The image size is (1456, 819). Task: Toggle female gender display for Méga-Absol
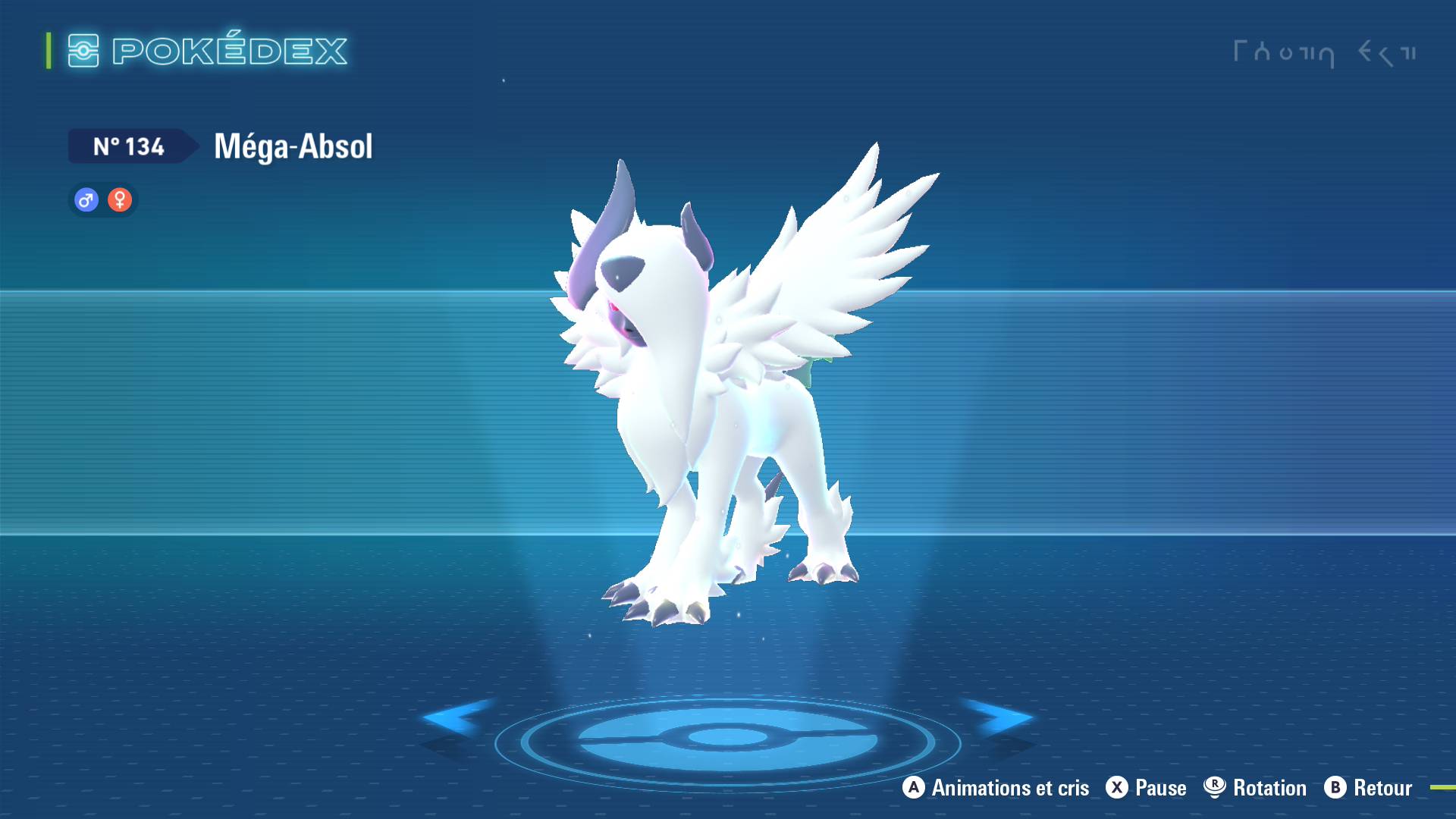click(120, 199)
